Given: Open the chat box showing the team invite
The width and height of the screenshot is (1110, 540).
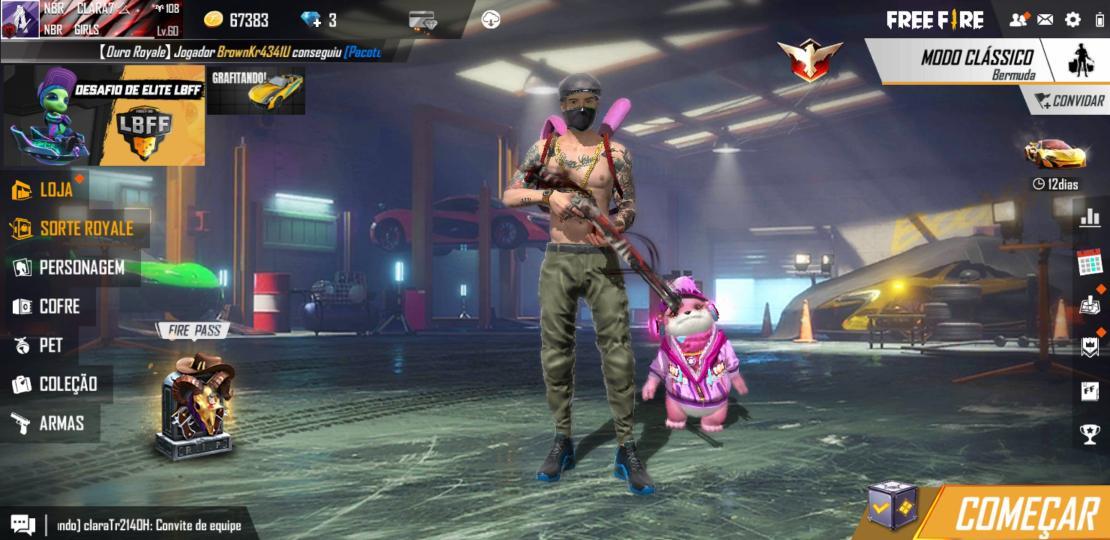Looking at the screenshot, I should [x=130, y=525].
